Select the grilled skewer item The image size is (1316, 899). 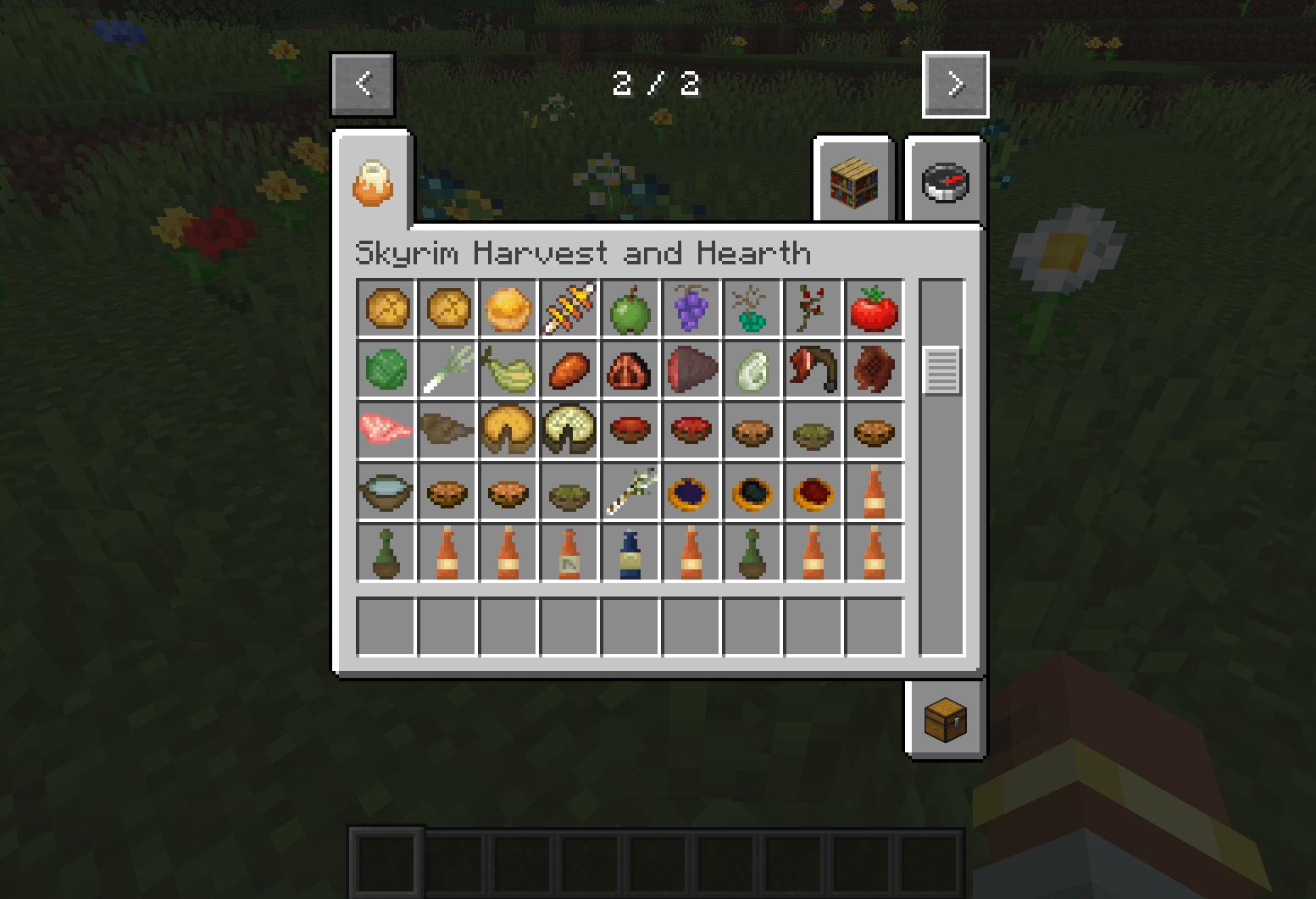pyautogui.click(x=569, y=309)
